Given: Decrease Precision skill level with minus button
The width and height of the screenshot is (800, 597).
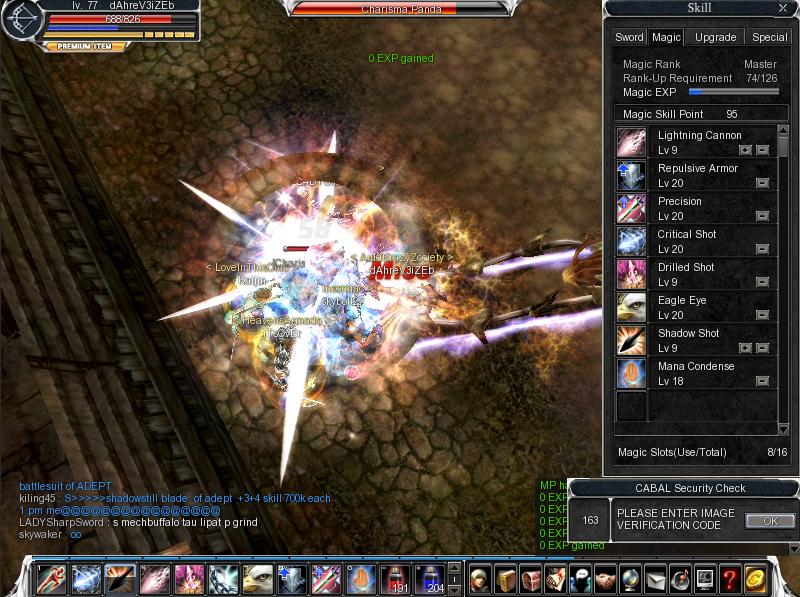Looking at the screenshot, I should (762, 216).
